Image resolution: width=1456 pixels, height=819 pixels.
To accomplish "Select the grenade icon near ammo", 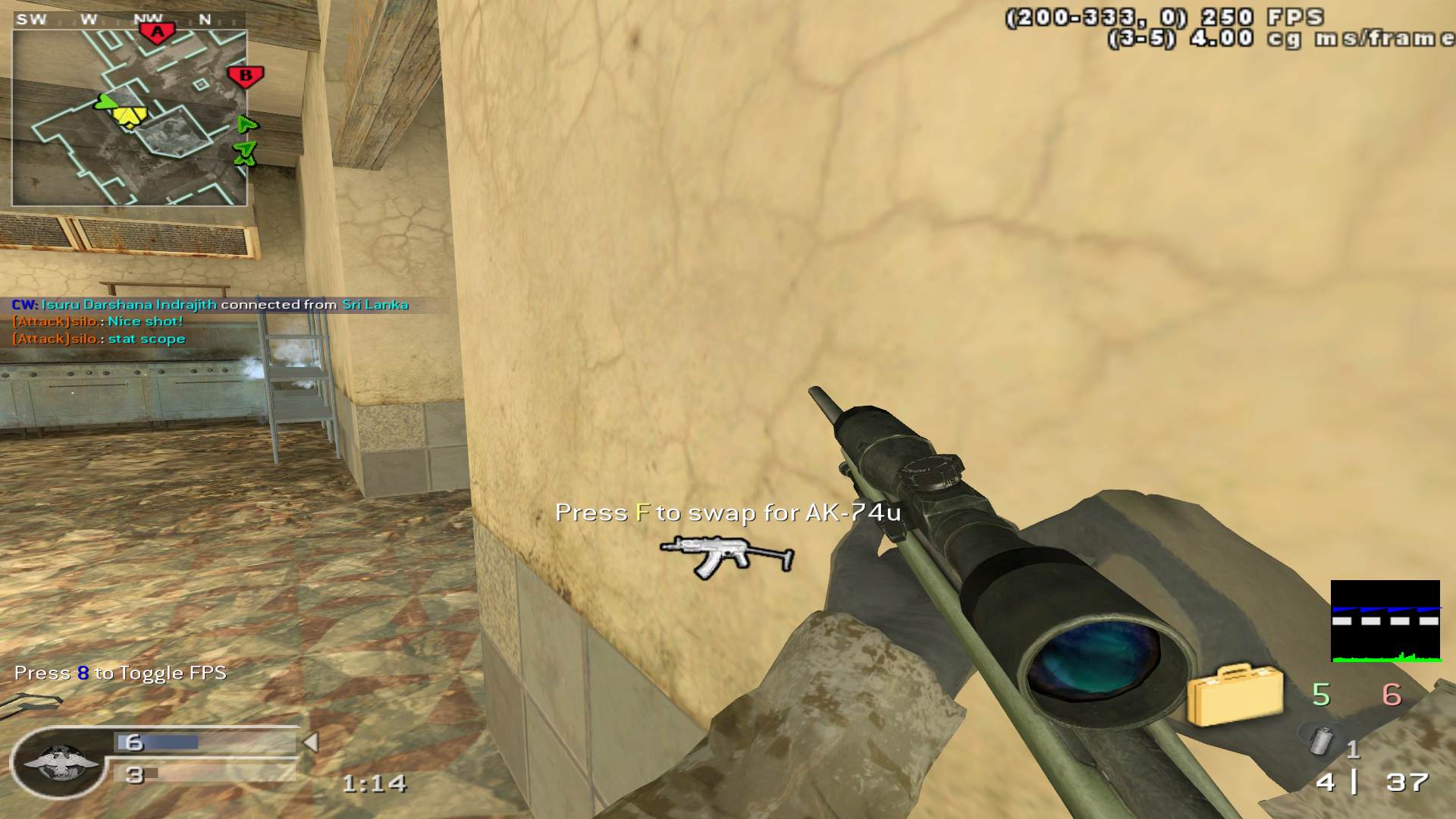I will (1322, 739).
